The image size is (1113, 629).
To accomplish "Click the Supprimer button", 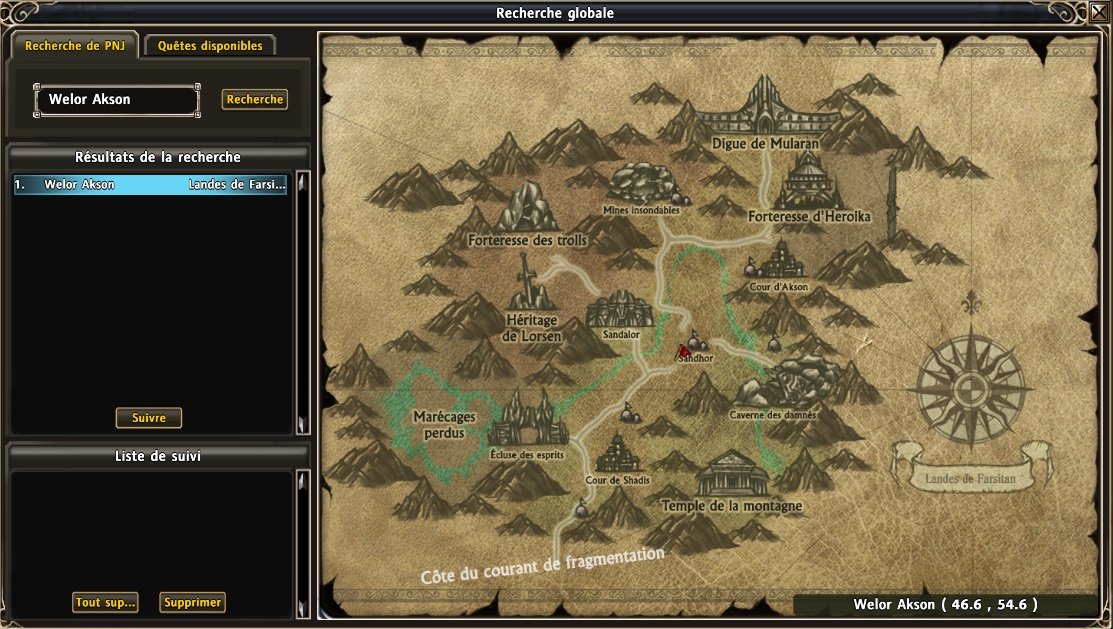I will pos(192,603).
